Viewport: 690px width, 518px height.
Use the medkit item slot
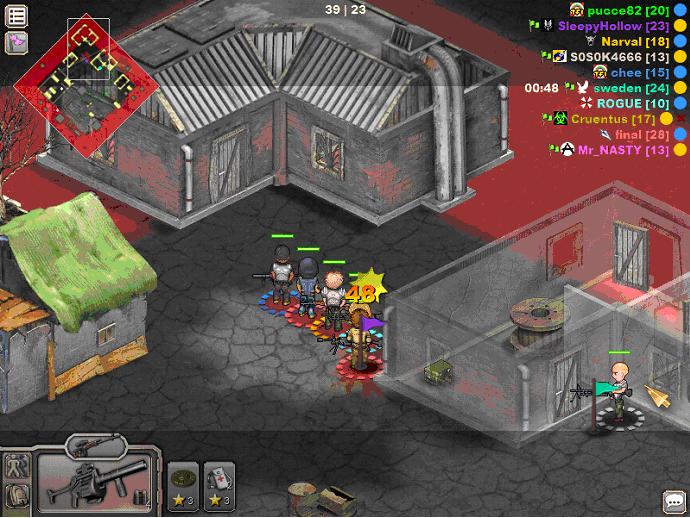click(219, 484)
